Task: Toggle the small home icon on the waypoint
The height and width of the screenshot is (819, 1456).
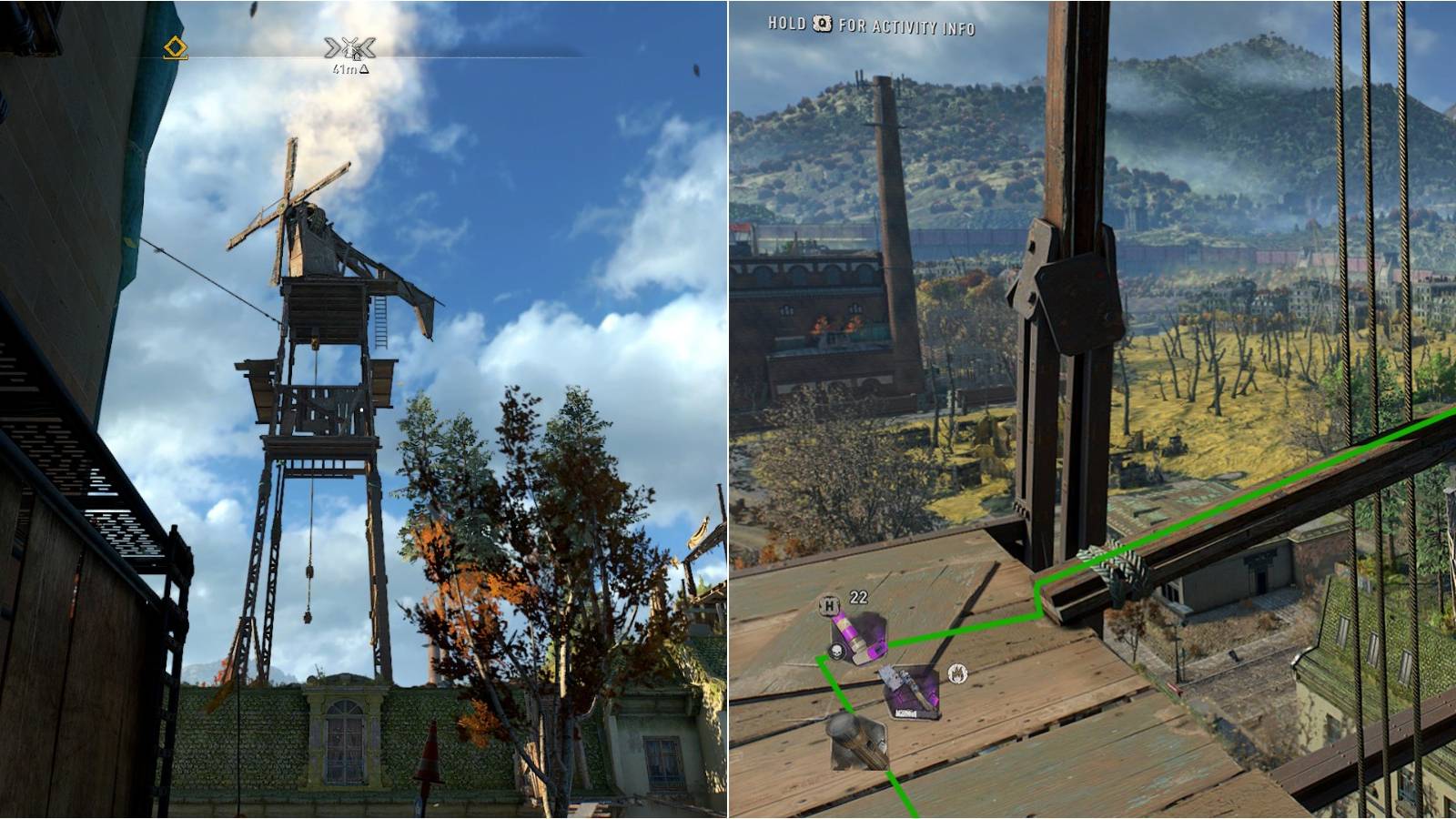Action: click(x=357, y=57)
